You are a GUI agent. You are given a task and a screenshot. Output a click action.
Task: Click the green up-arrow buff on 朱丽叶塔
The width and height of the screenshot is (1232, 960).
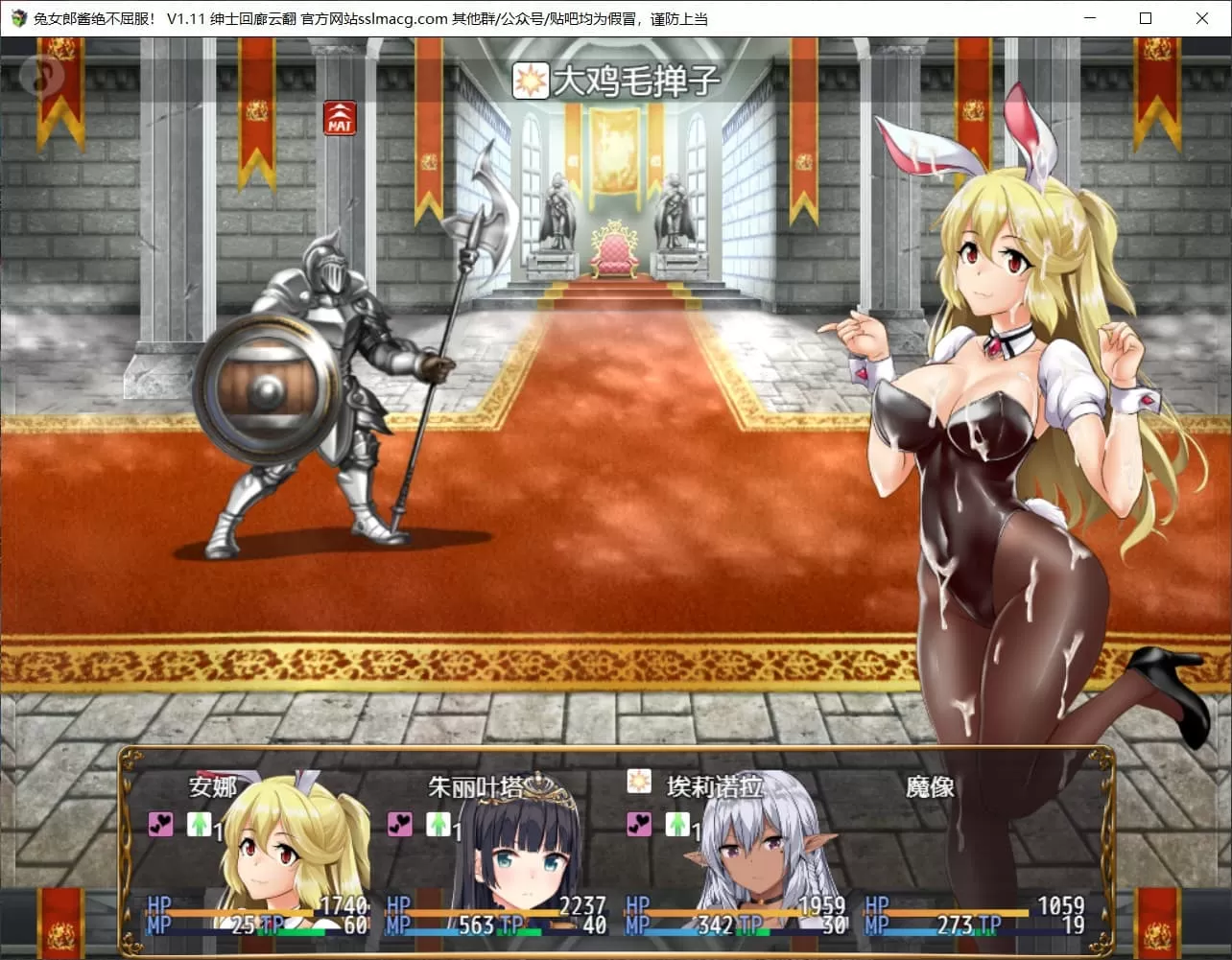tap(438, 825)
